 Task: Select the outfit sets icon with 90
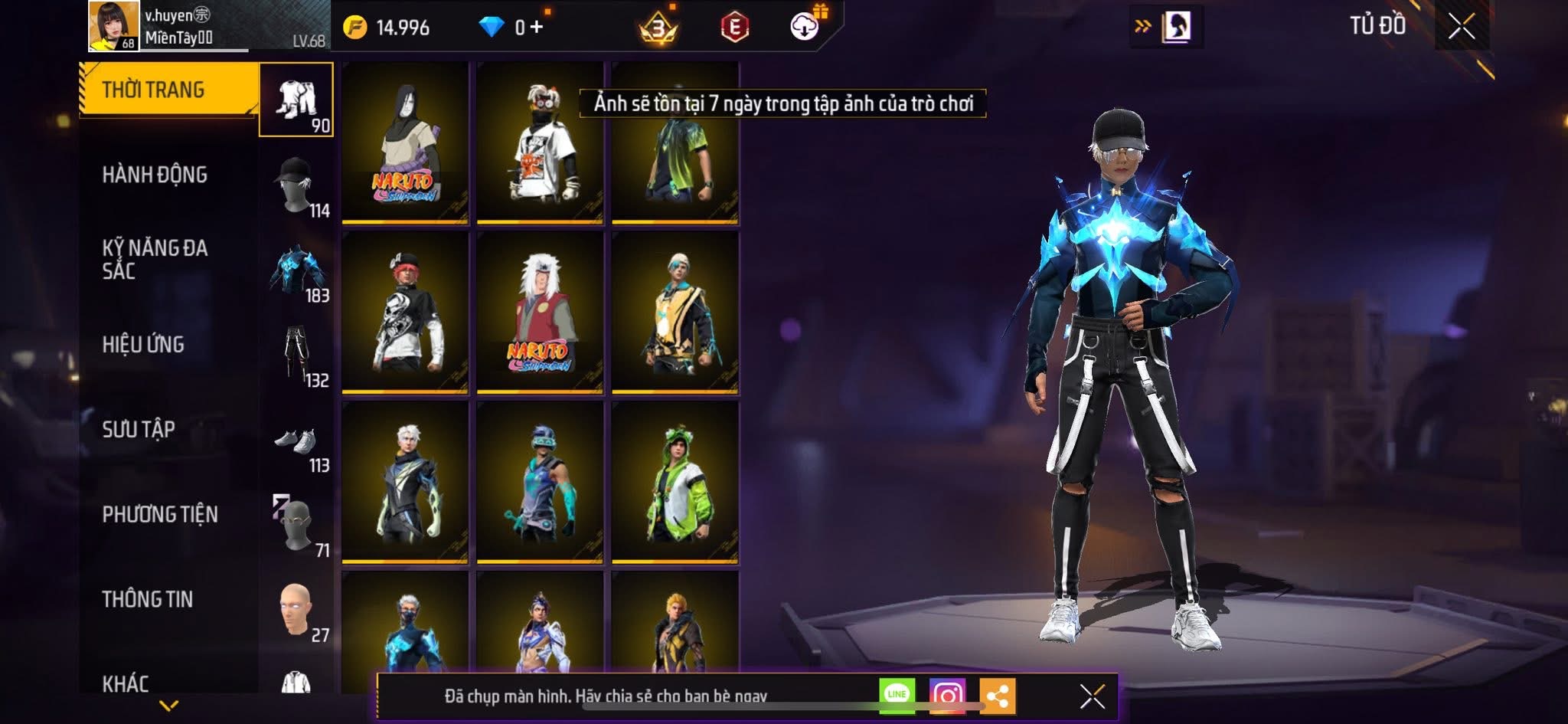[x=296, y=100]
